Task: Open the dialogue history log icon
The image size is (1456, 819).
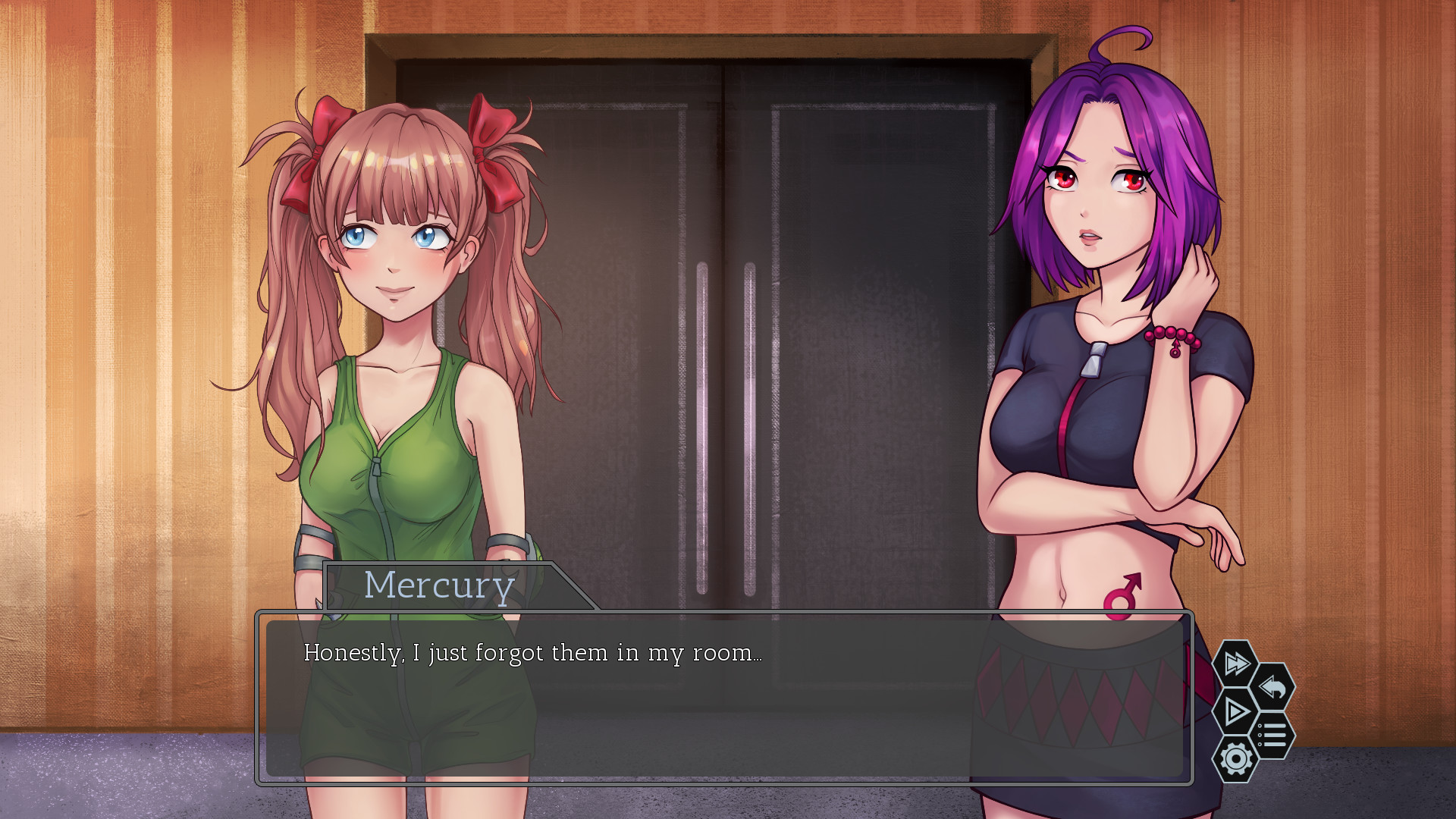Action: (x=1273, y=734)
